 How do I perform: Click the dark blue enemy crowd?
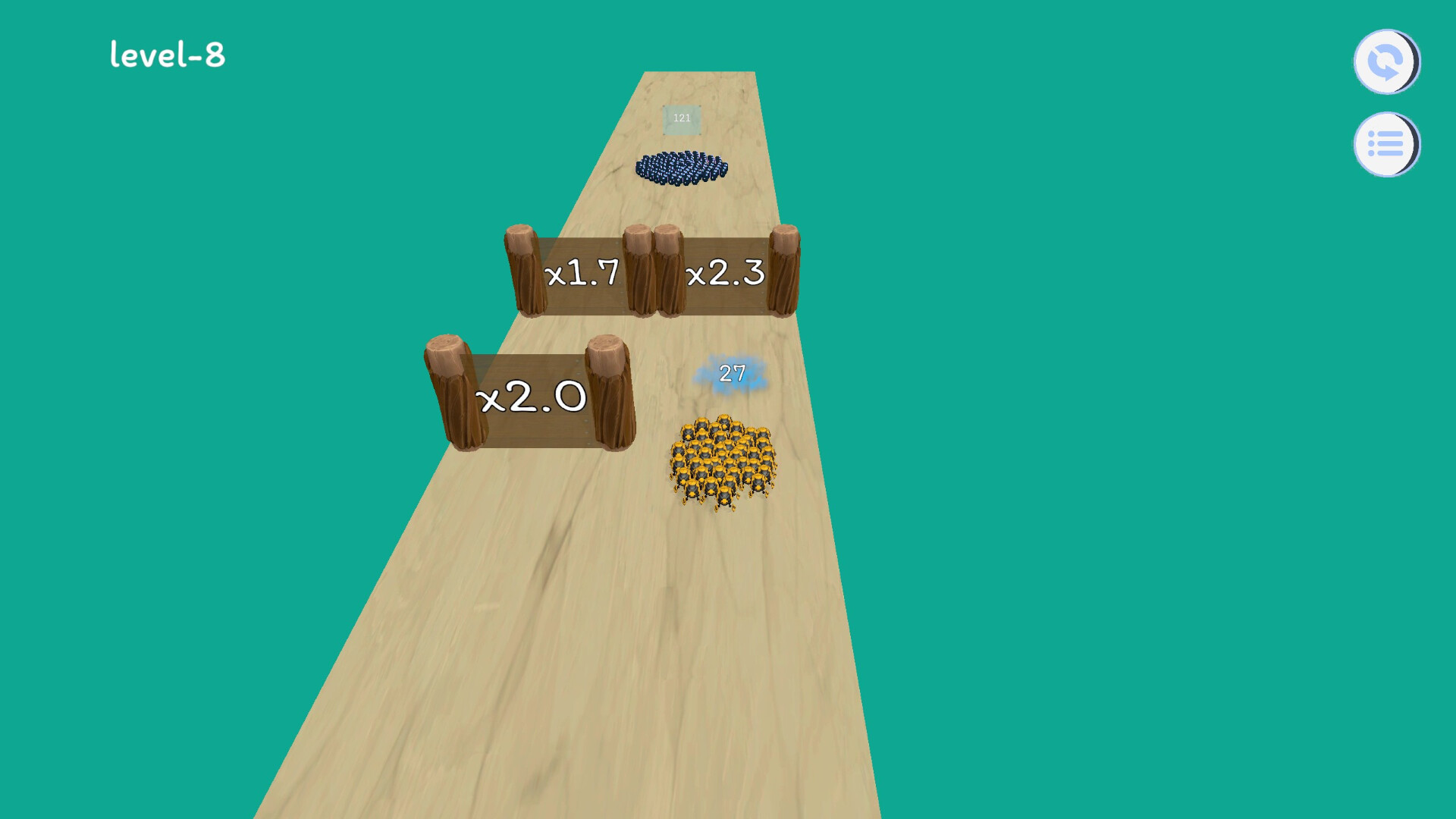coord(682,167)
